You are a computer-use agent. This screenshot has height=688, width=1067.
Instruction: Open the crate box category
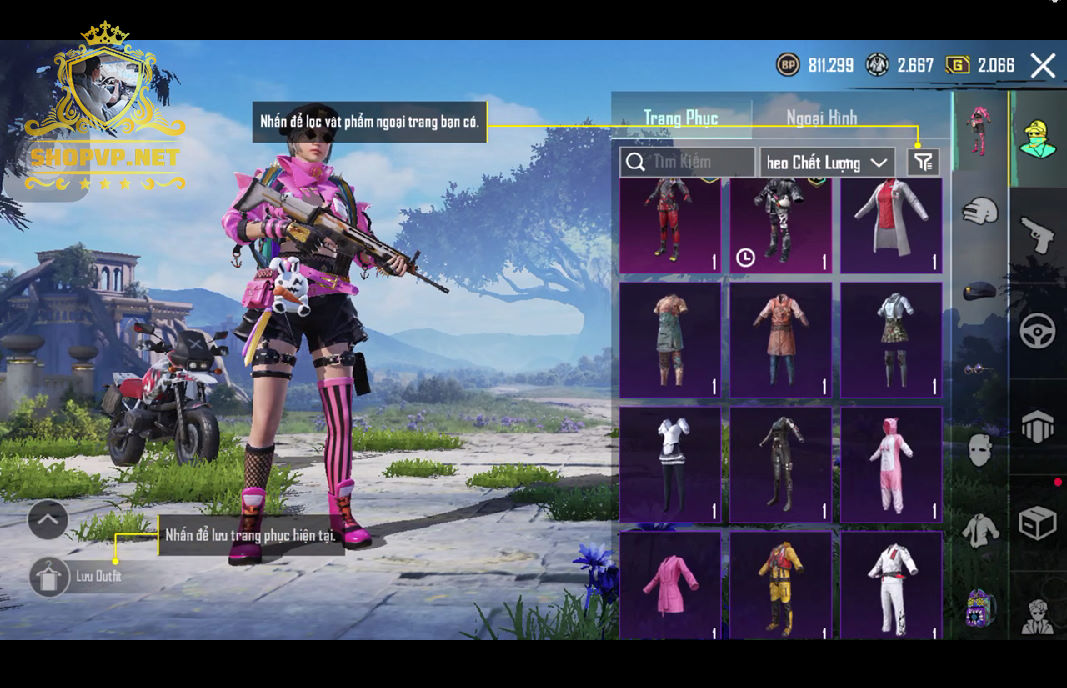tap(1037, 523)
